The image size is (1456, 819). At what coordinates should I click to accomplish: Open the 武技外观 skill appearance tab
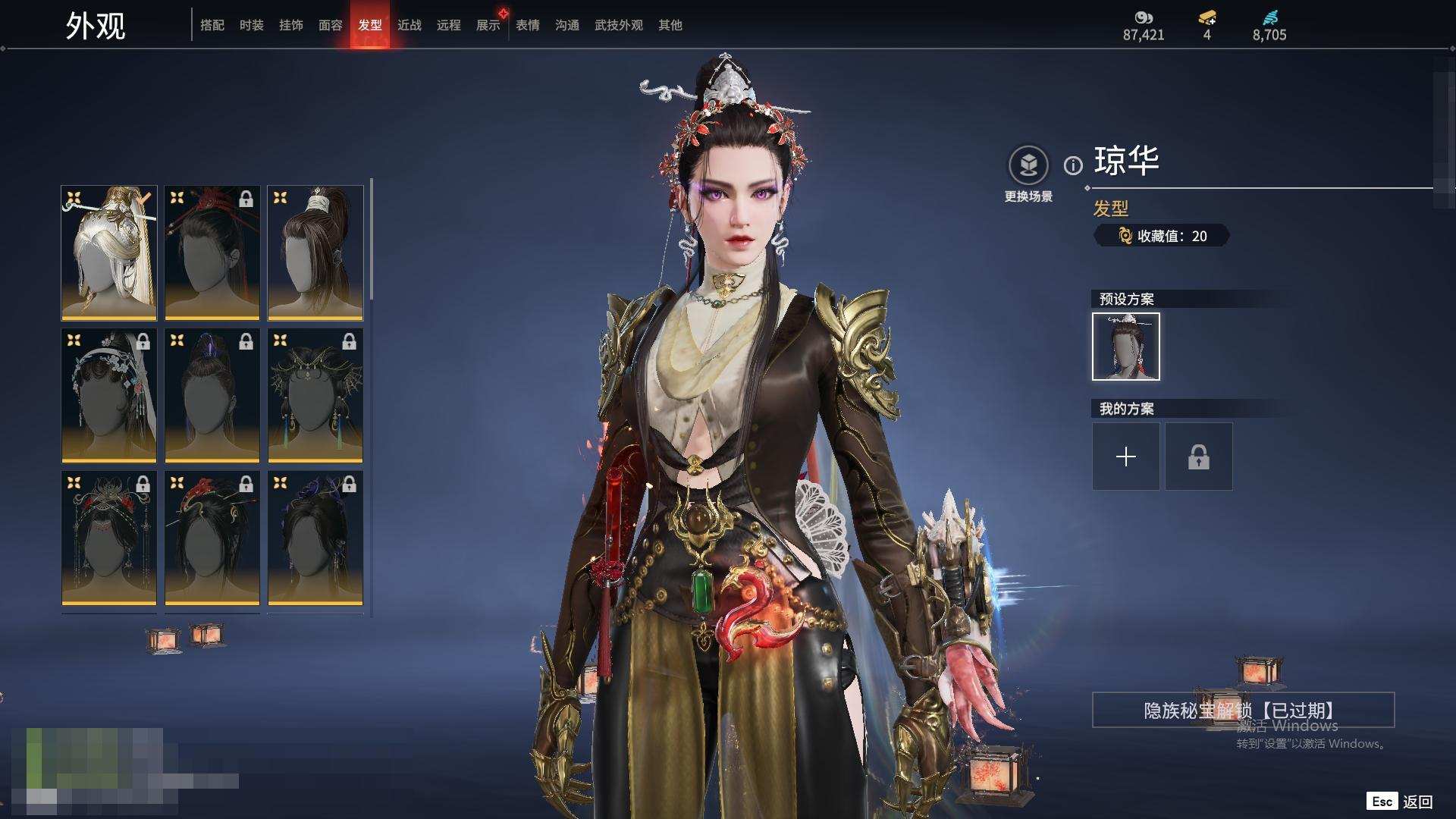click(618, 25)
